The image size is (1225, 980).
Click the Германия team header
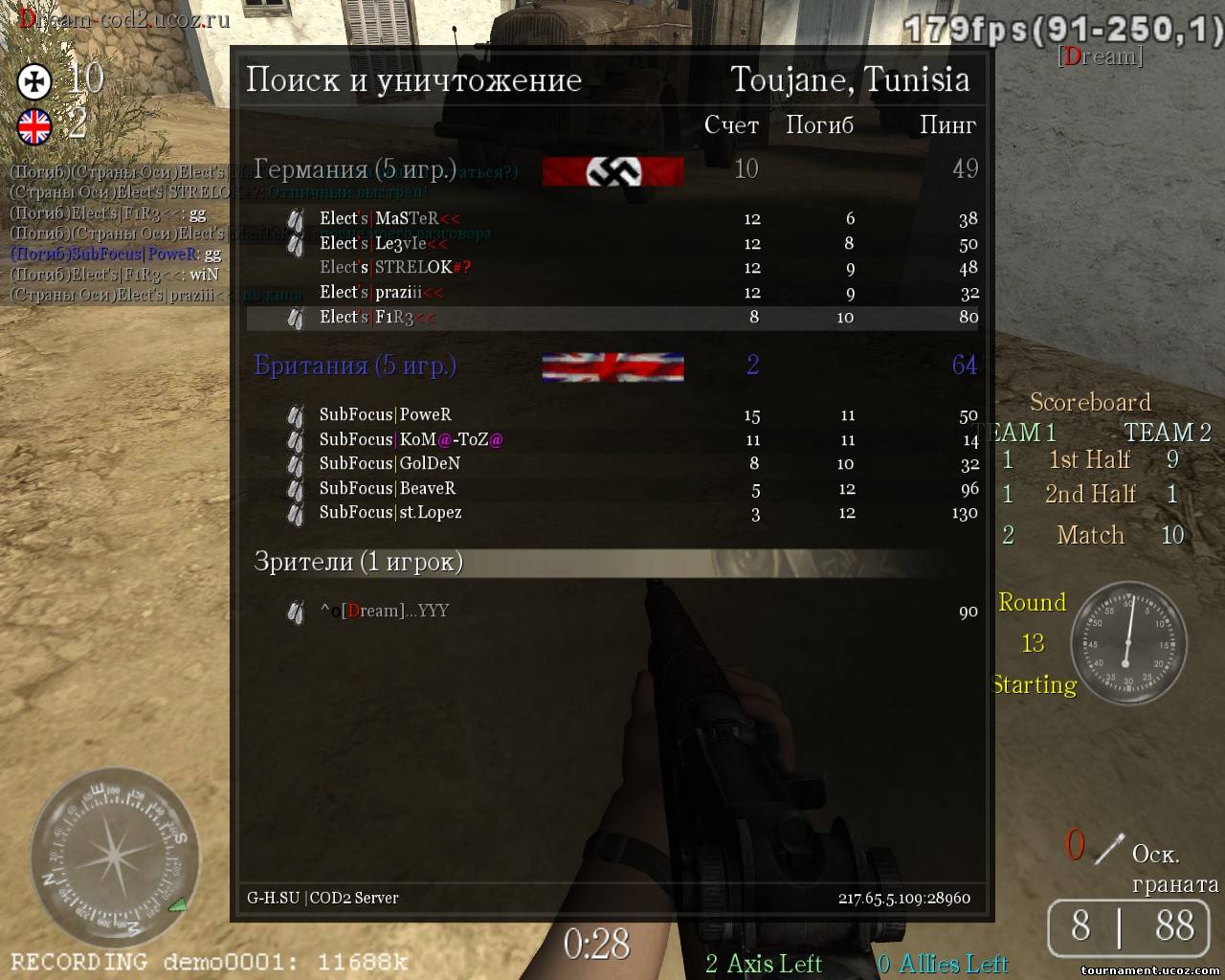pyautogui.click(x=355, y=170)
